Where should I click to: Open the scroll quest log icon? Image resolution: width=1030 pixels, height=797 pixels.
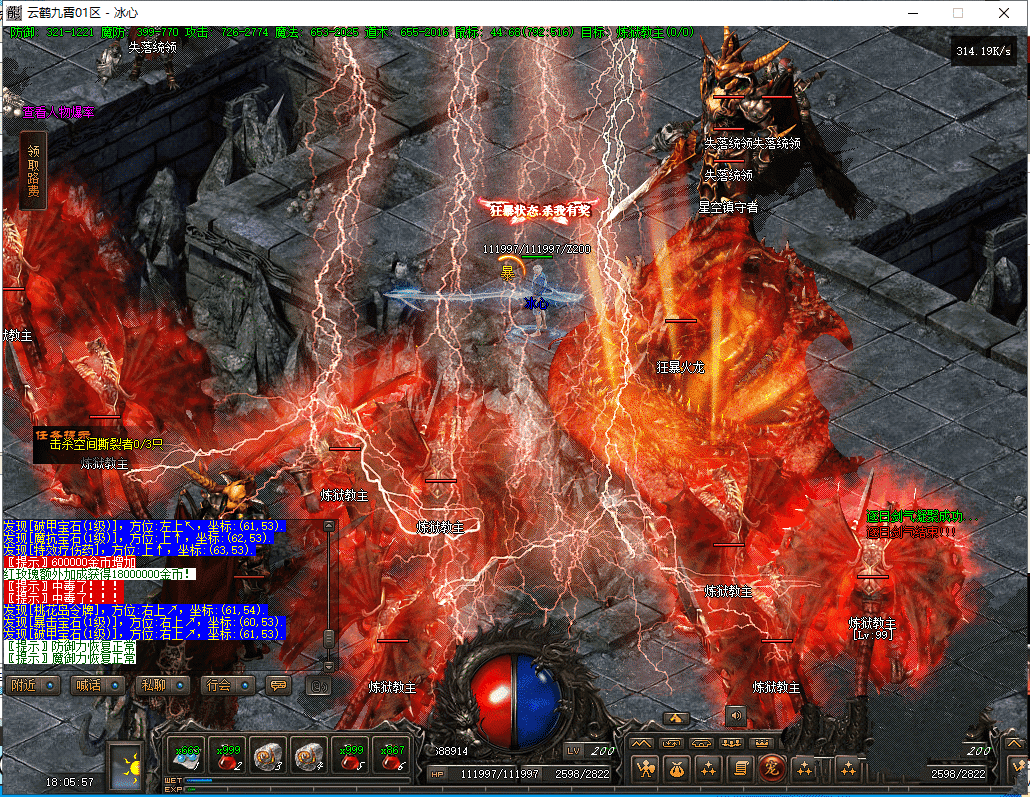[740, 768]
